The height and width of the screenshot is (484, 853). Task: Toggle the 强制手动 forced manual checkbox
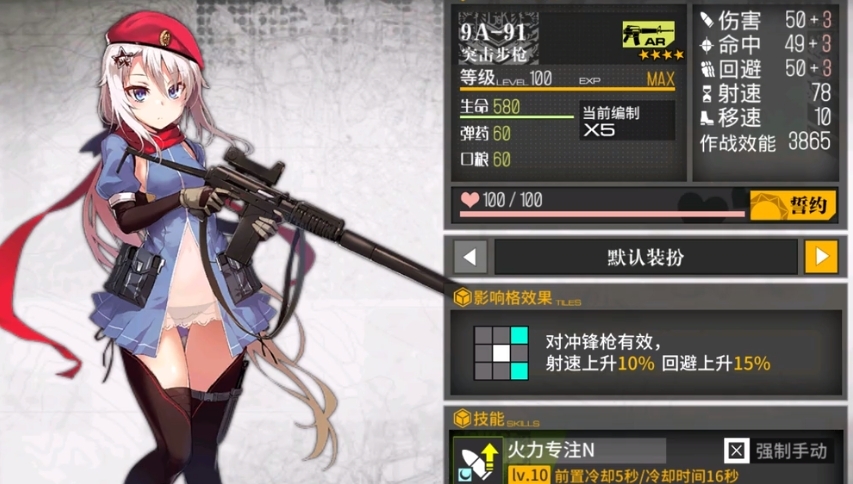737,451
